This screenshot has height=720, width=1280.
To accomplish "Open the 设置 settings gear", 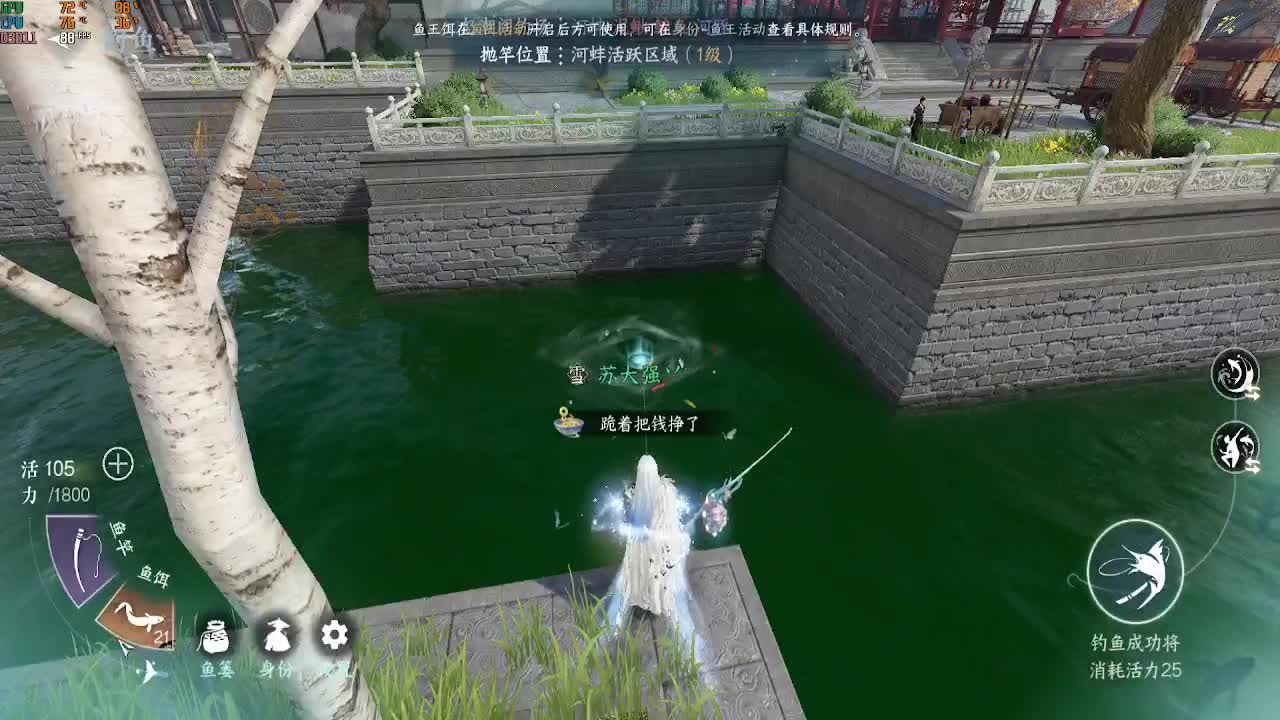I will click(333, 634).
